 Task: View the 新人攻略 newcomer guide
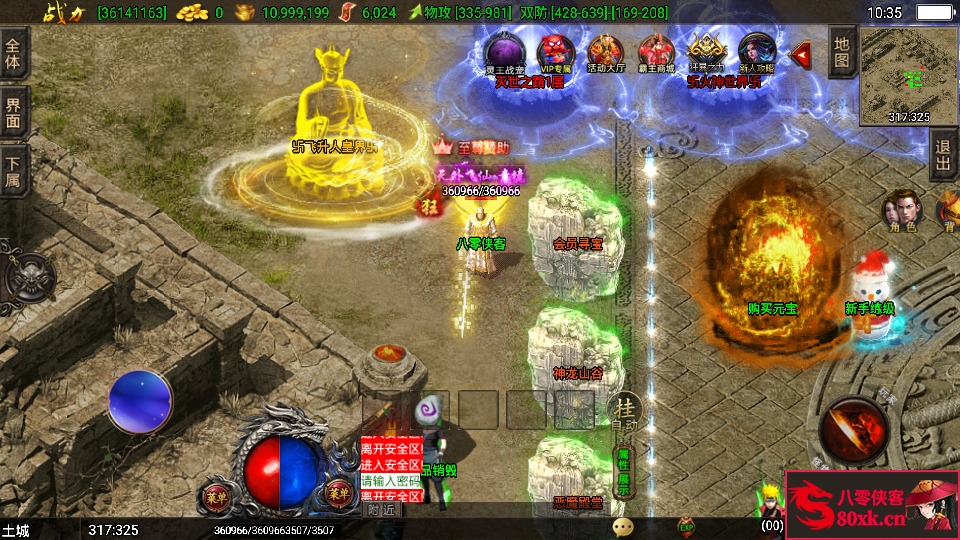click(757, 51)
